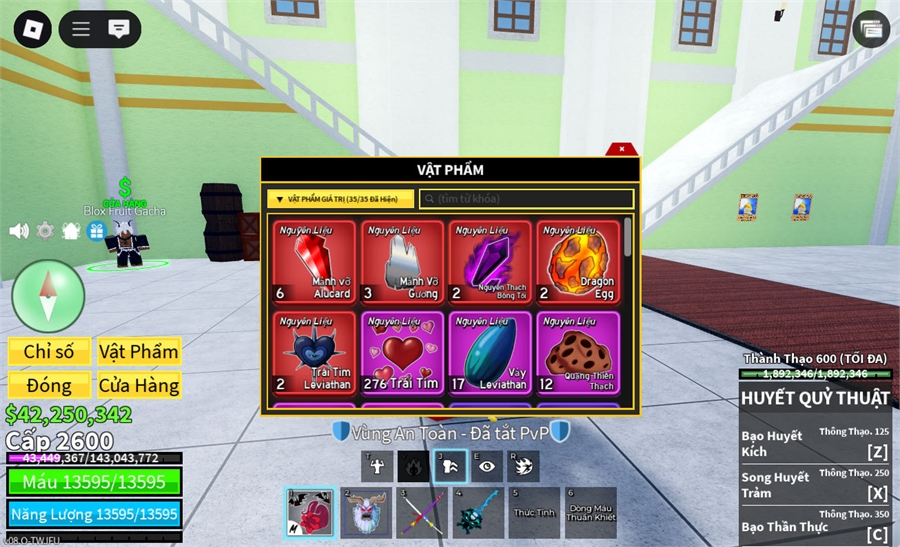Select the Quặng Thiên Thạch ore
Image resolution: width=900 pixels, height=547 pixels.
[x=578, y=352]
